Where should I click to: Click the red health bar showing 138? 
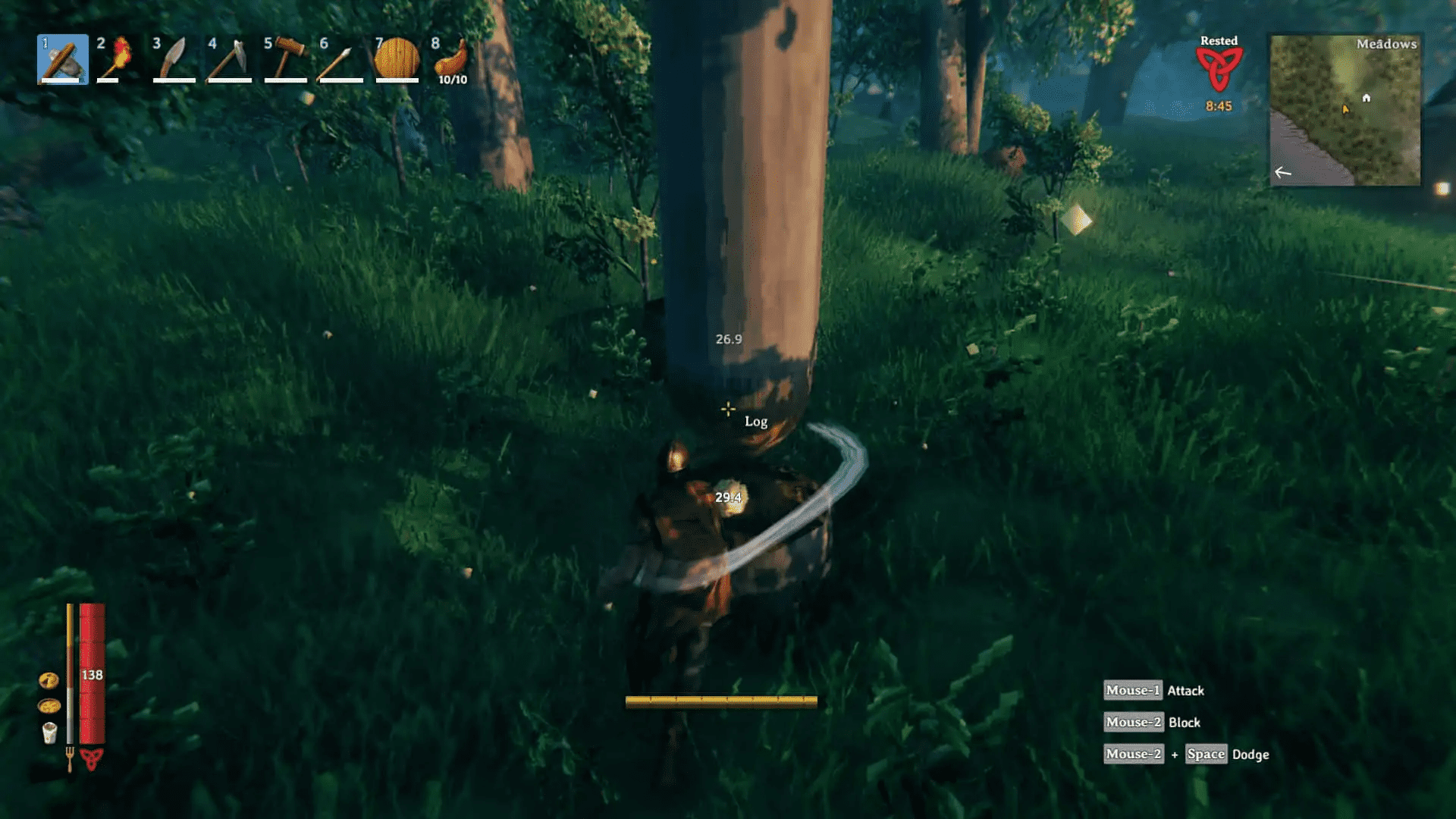pyautogui.click(x=90, y=675)
